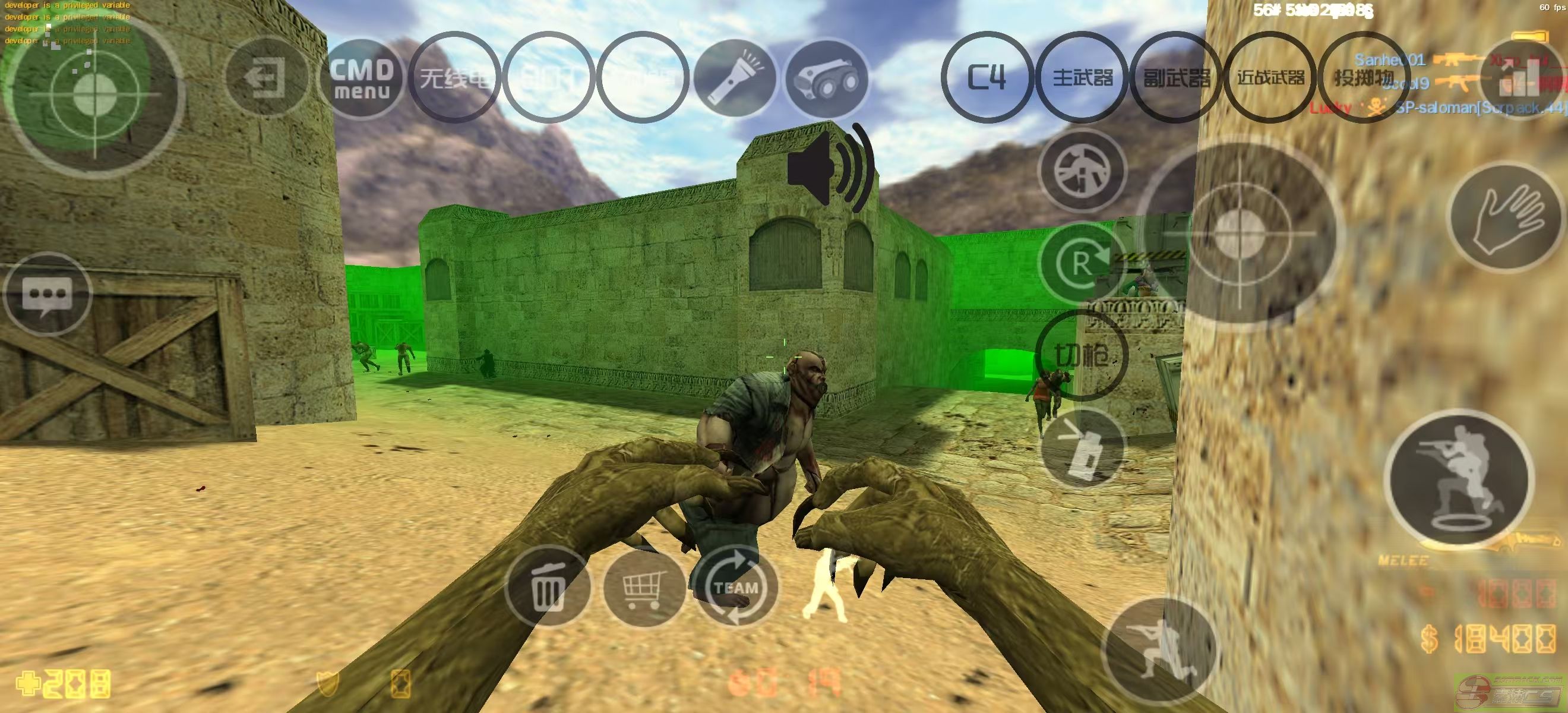1568x713 pixels.
Task: Open the chat speech-bubble button
Action: [48, 294]
